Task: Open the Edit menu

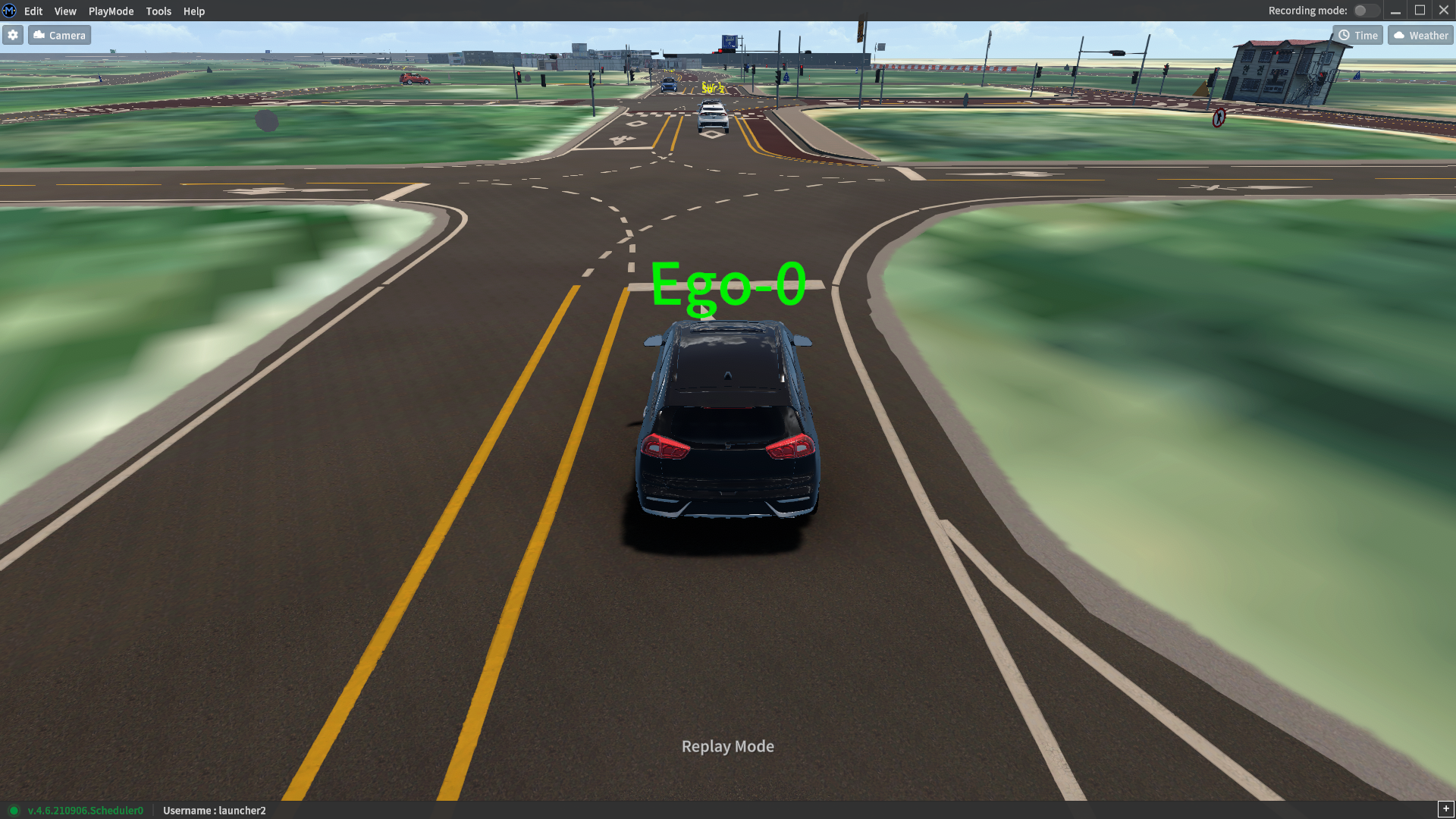Action: point(33,11)
